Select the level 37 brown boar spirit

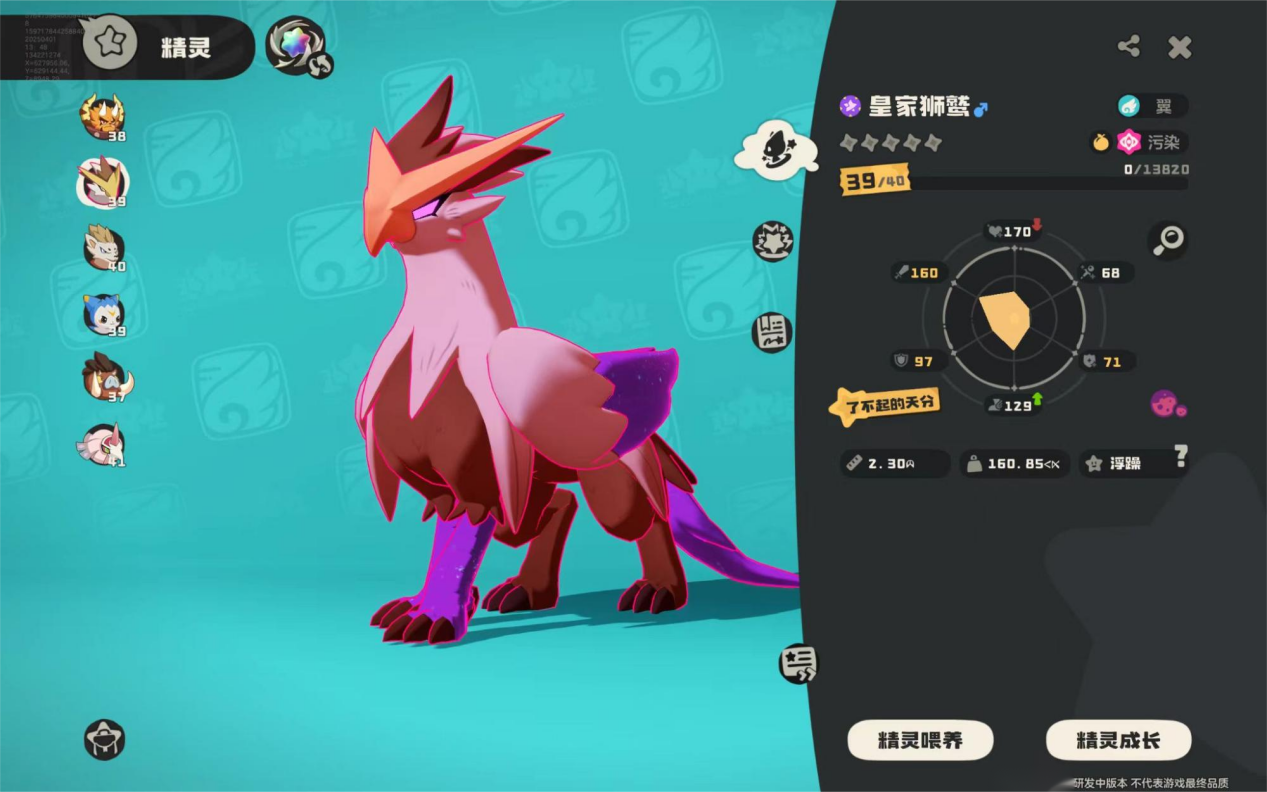coord(105,378)
